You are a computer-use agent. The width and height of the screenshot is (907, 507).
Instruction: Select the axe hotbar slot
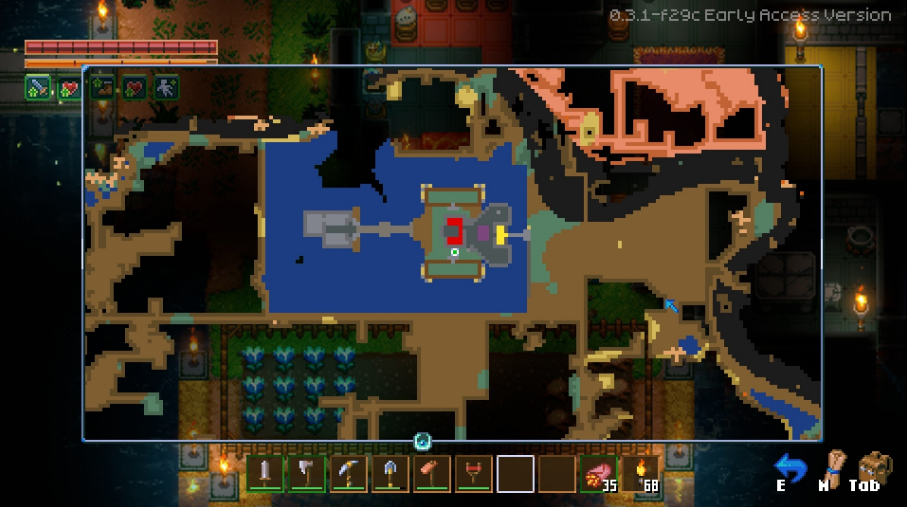[x=306, y=473]
